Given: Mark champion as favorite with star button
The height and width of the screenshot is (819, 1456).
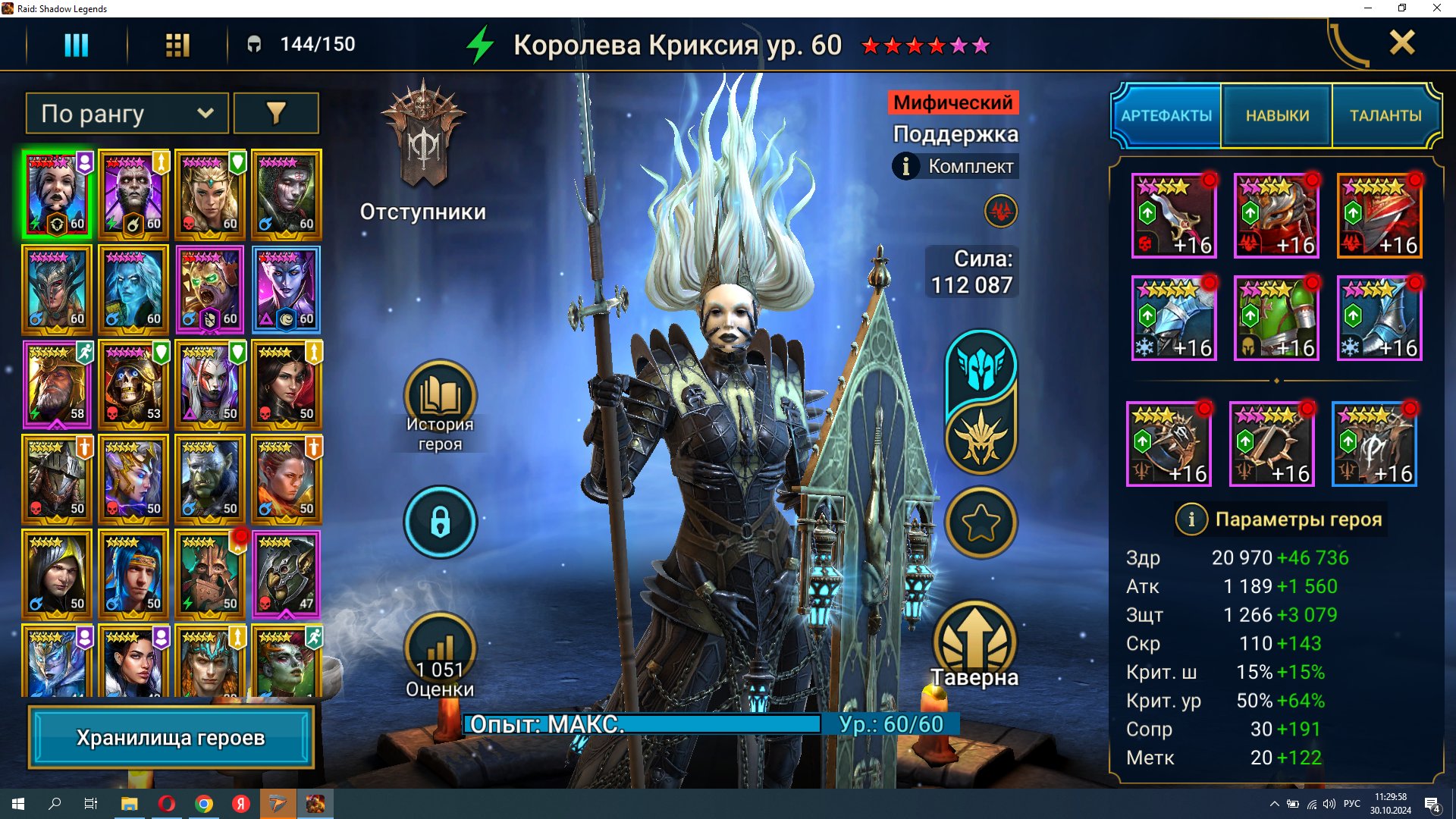Looking at the screenshot, I should pos(981,522).
